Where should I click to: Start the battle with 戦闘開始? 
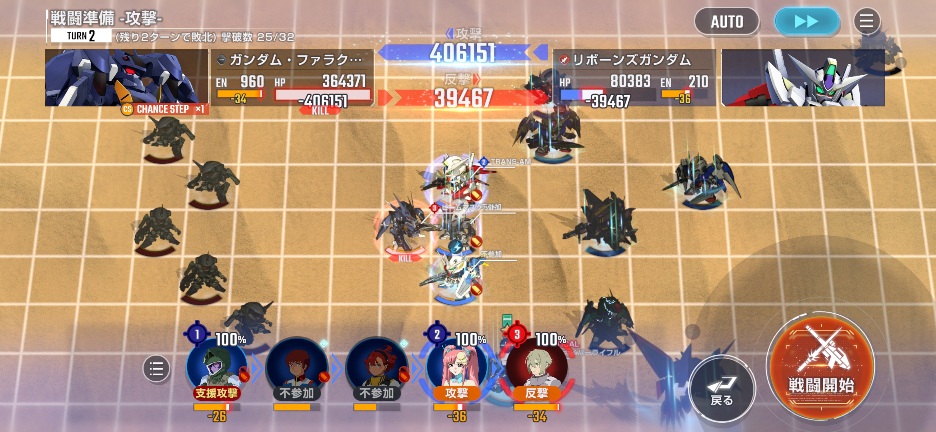tap(821, 362)
